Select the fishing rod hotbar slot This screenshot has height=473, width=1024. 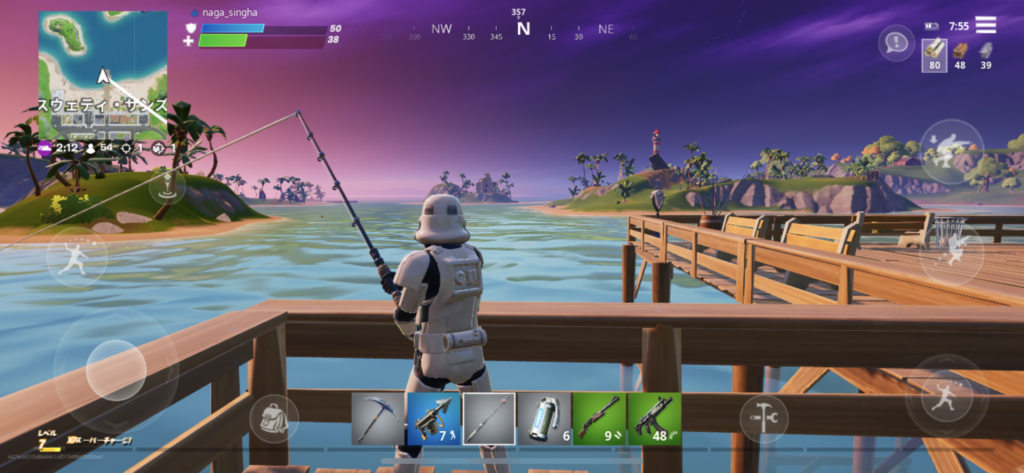tap(488, 418)
